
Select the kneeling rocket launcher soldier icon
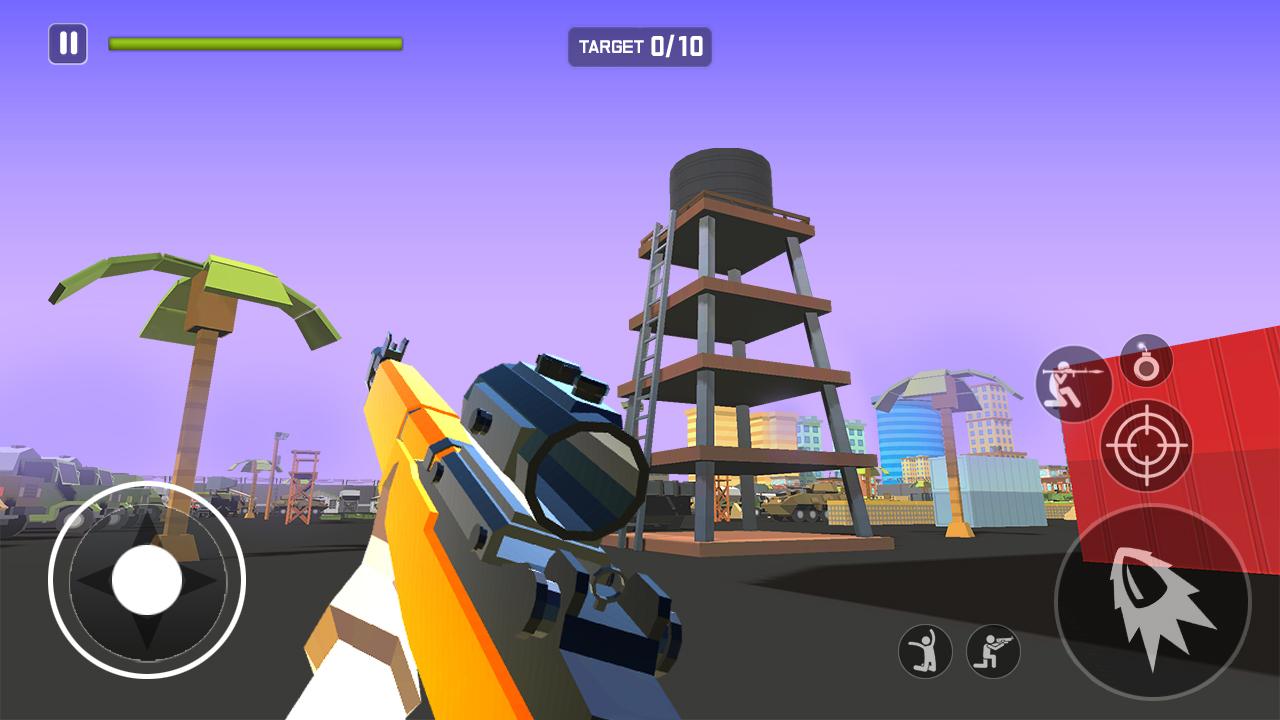tap(1073, 383)
